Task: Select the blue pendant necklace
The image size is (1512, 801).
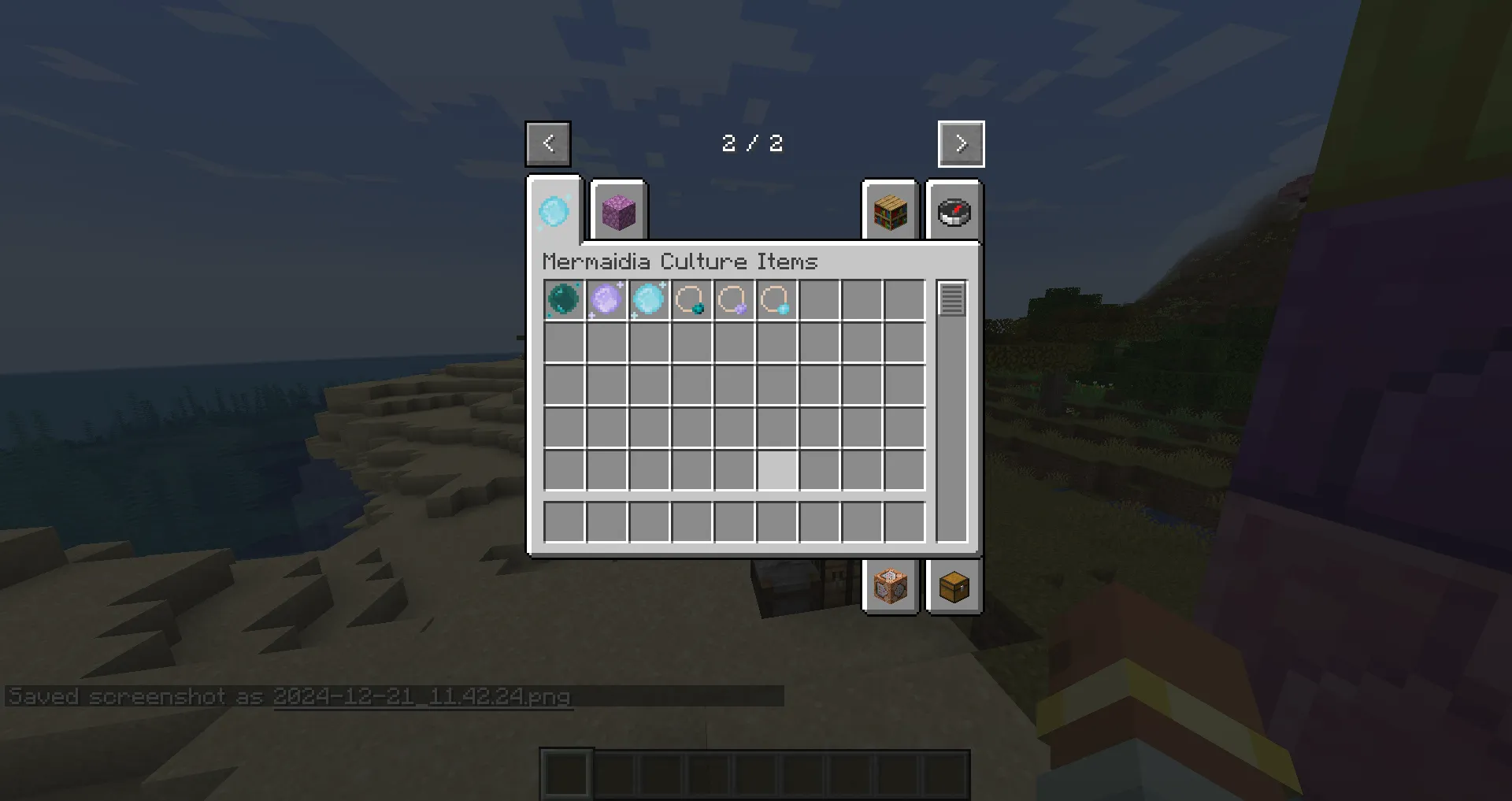Action: (776, 300)
